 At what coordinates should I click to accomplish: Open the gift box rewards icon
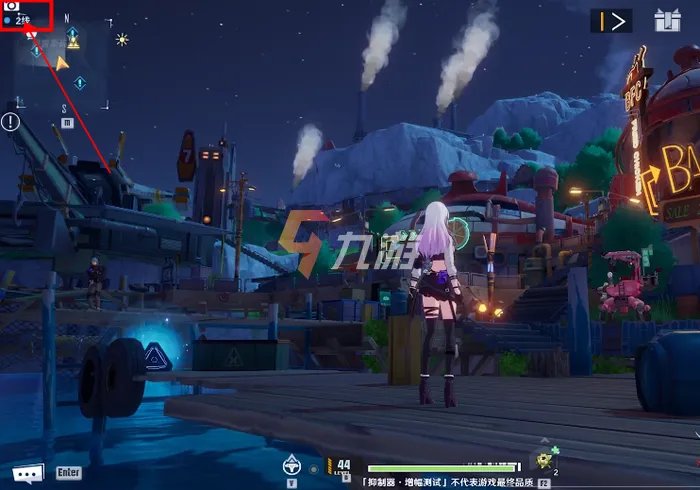(667, 20)
